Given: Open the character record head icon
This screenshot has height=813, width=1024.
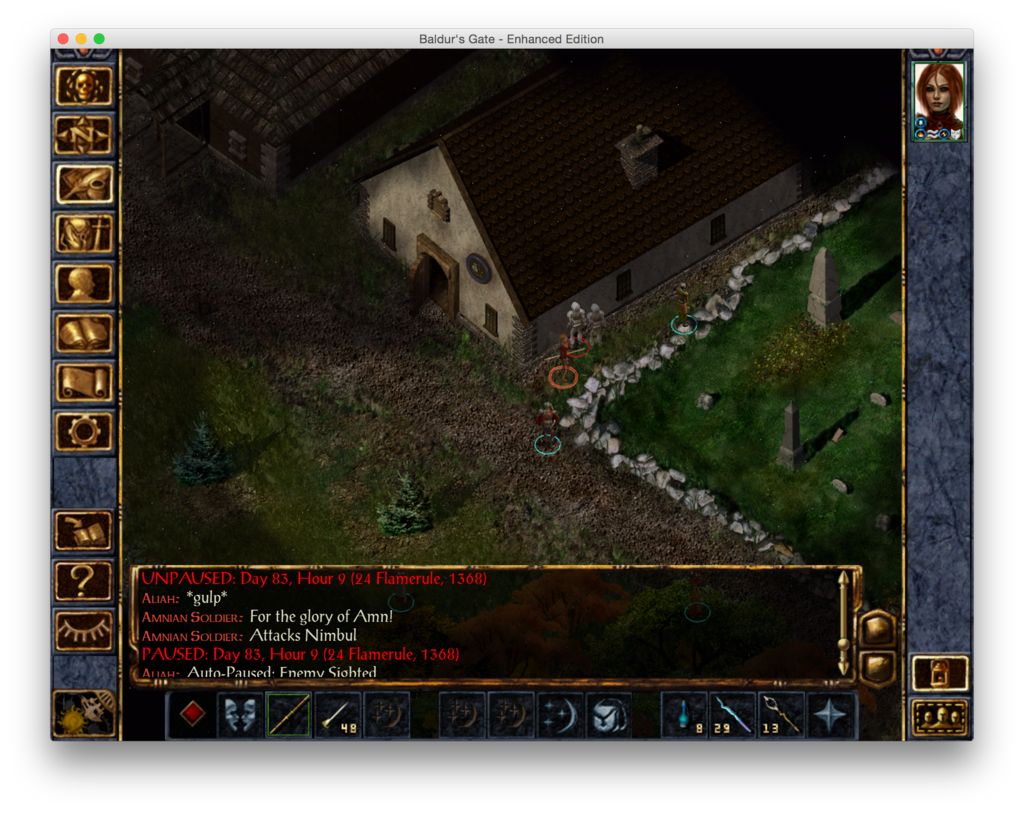Looking at the screenshot, I should pos(84,283).
